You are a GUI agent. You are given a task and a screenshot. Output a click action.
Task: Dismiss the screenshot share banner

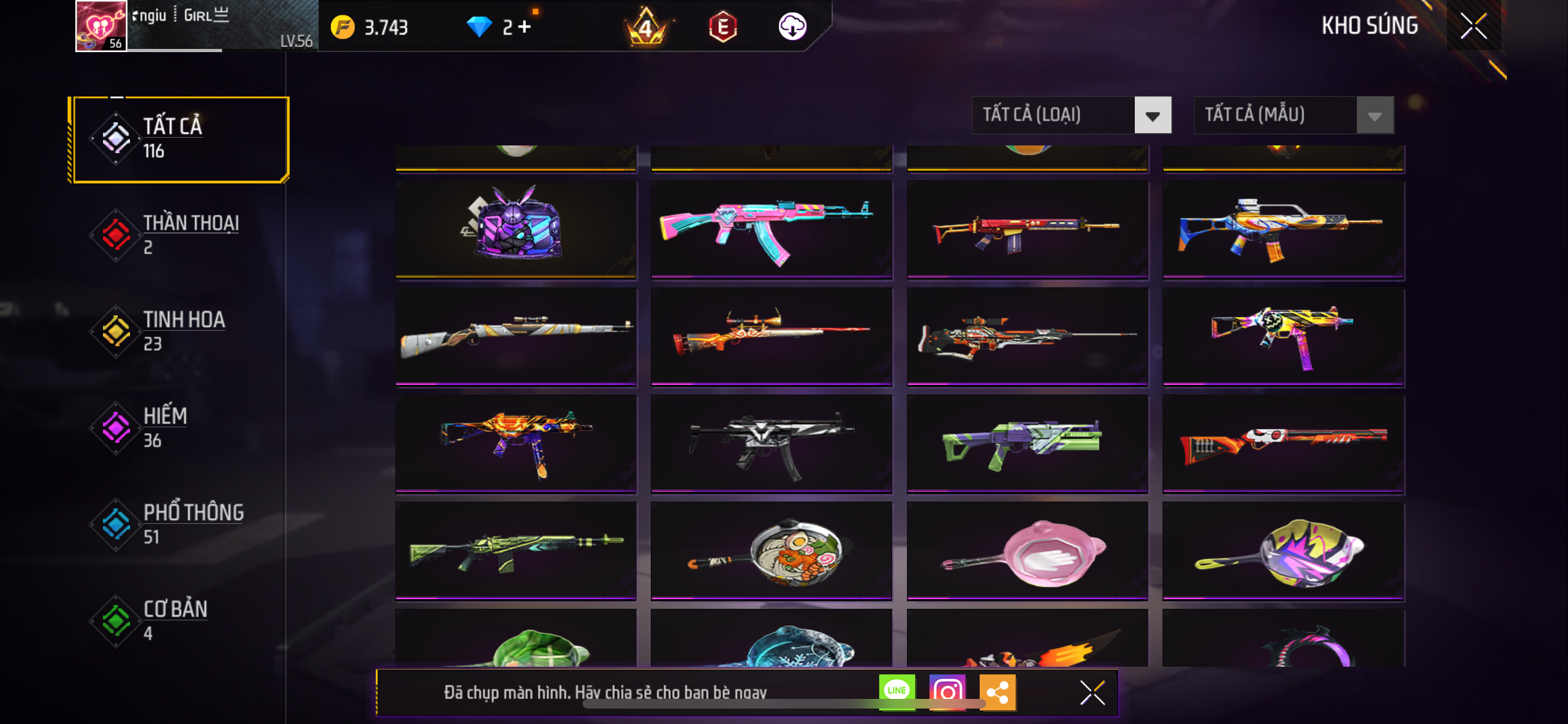coord(1092,692)
